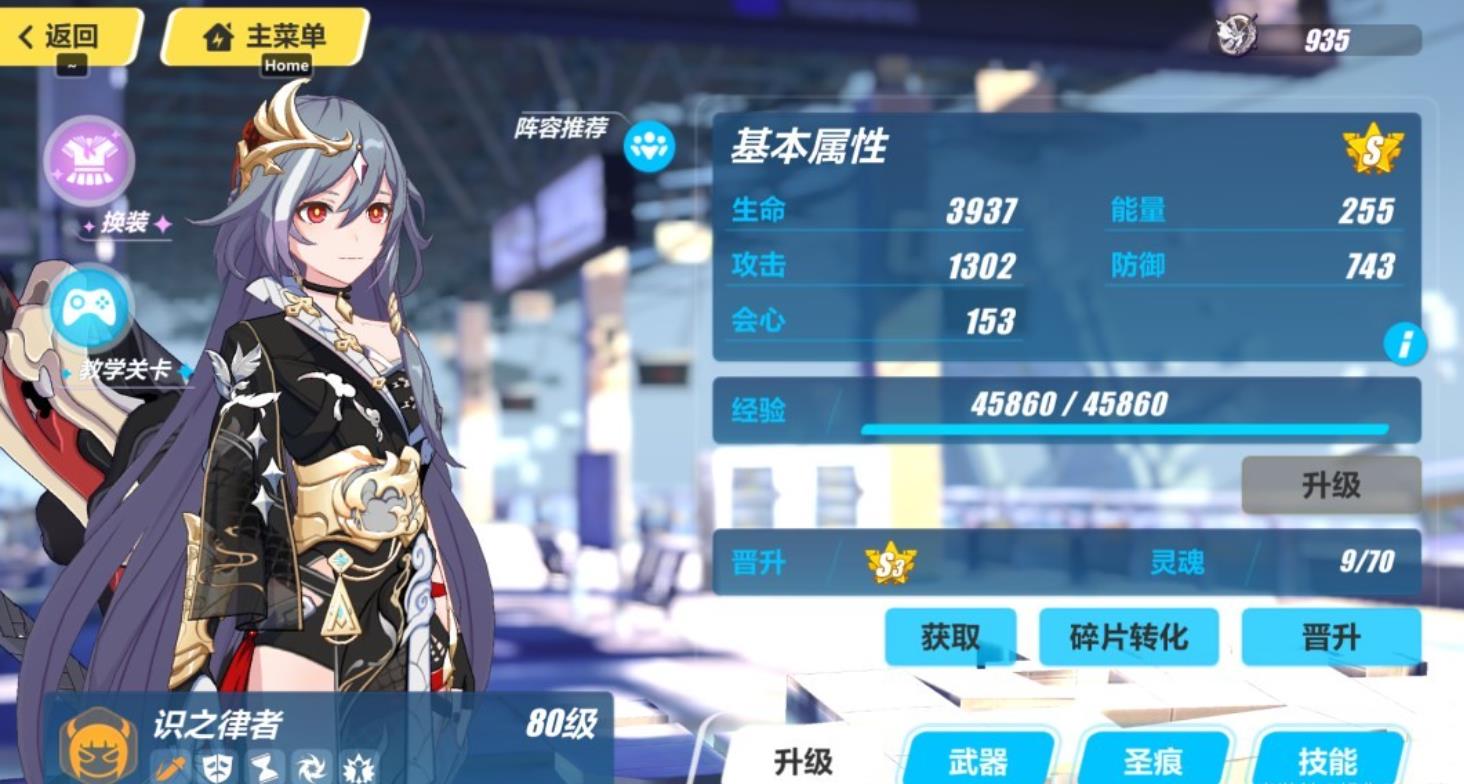
Task: Select the spiral shuriken icon
Action: click(x=310, y=765)
